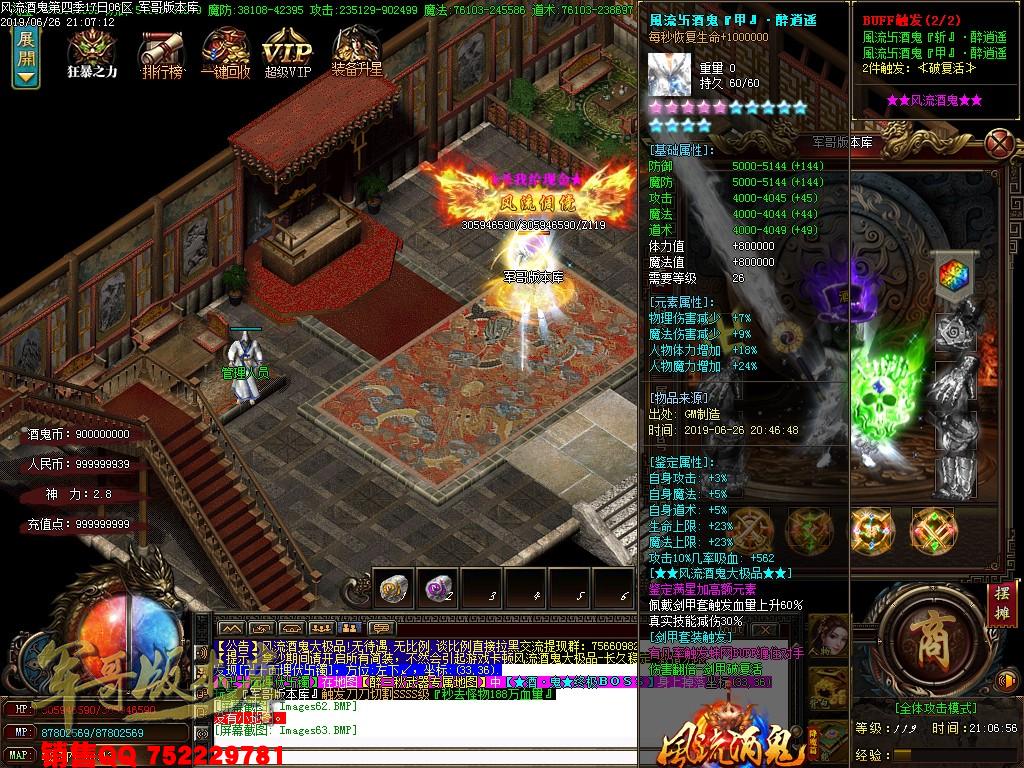The height and width of the screenshot is (768, 1024).
Task: Open the 超级VIP menu
Action: click(x=287, y=50)
